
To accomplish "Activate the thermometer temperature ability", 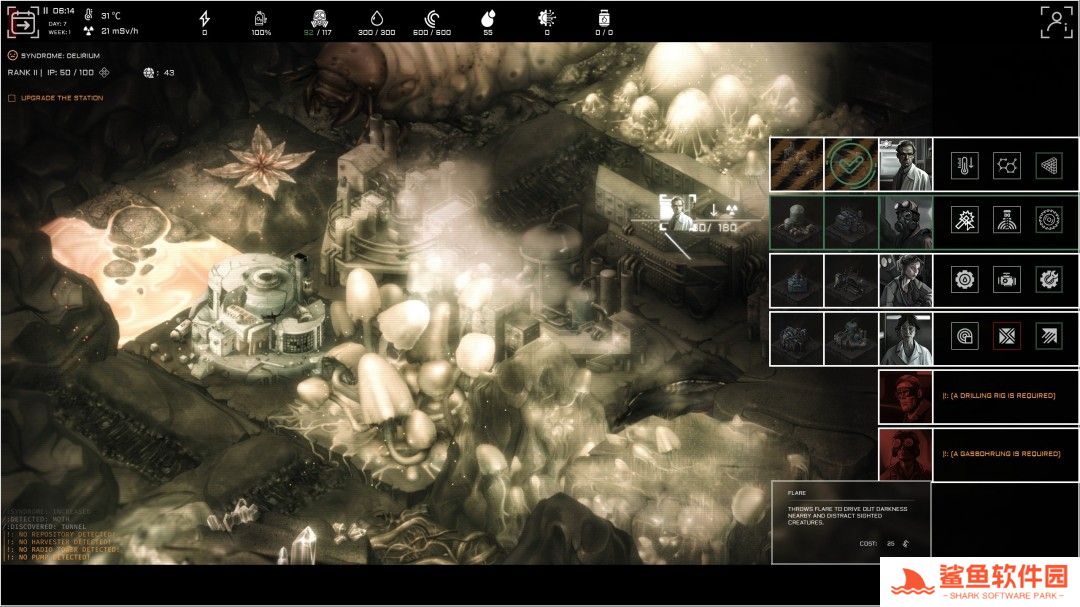I will pos(964,165).
